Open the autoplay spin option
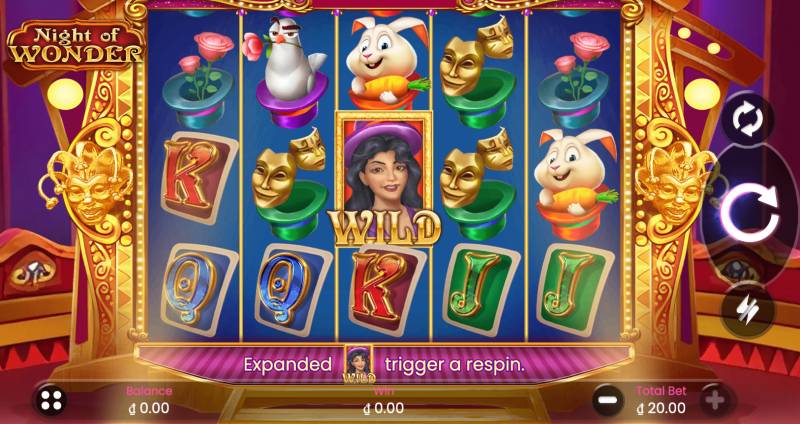800x424 pixels. click(748, 121)
